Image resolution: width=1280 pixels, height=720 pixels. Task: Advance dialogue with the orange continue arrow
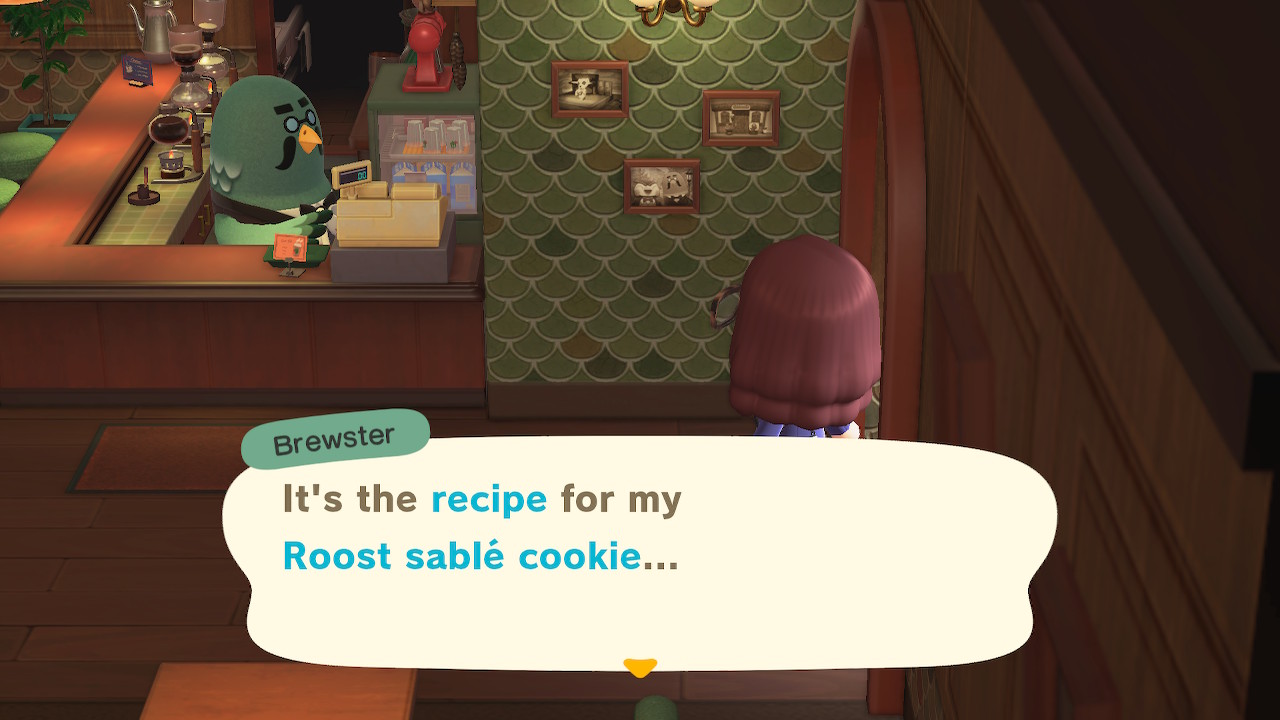[x=639, y=666]
